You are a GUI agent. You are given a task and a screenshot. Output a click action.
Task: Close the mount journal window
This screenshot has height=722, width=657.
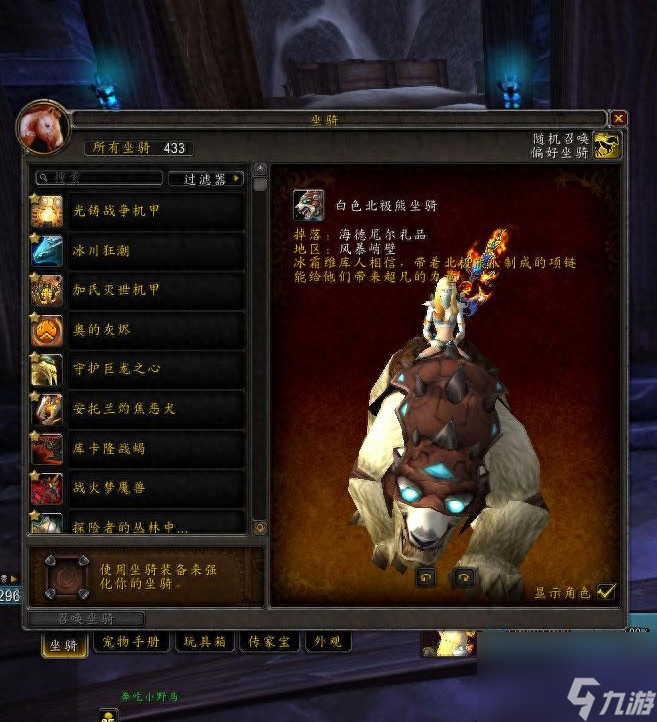pyautogui.click(x=619, y=118)
